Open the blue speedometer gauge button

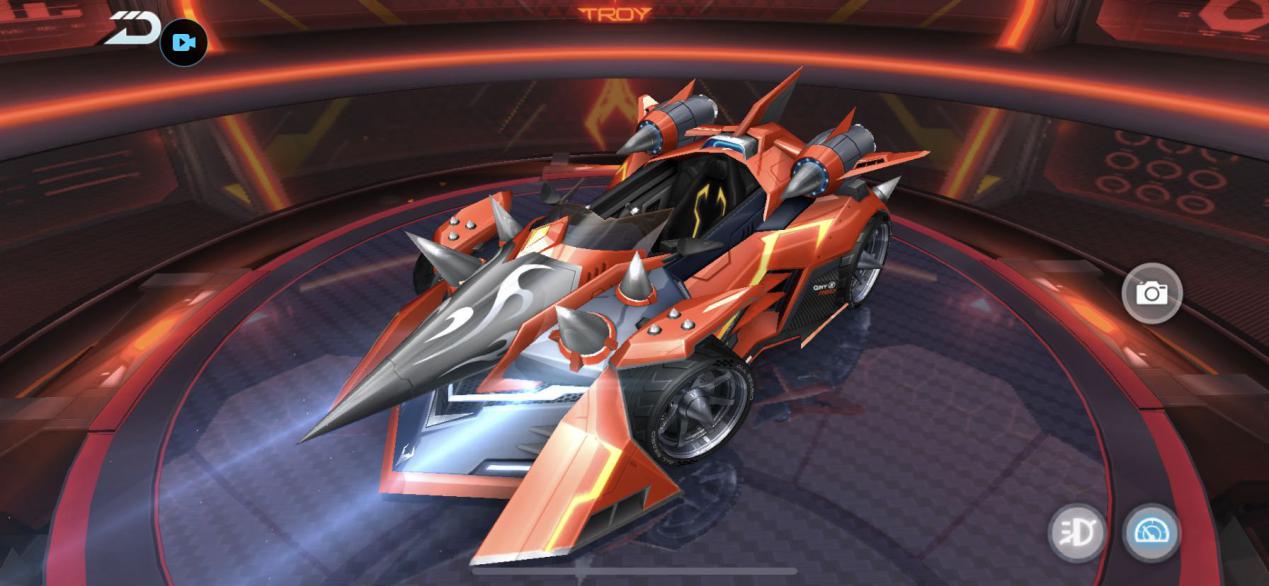tap(1151, 532)
